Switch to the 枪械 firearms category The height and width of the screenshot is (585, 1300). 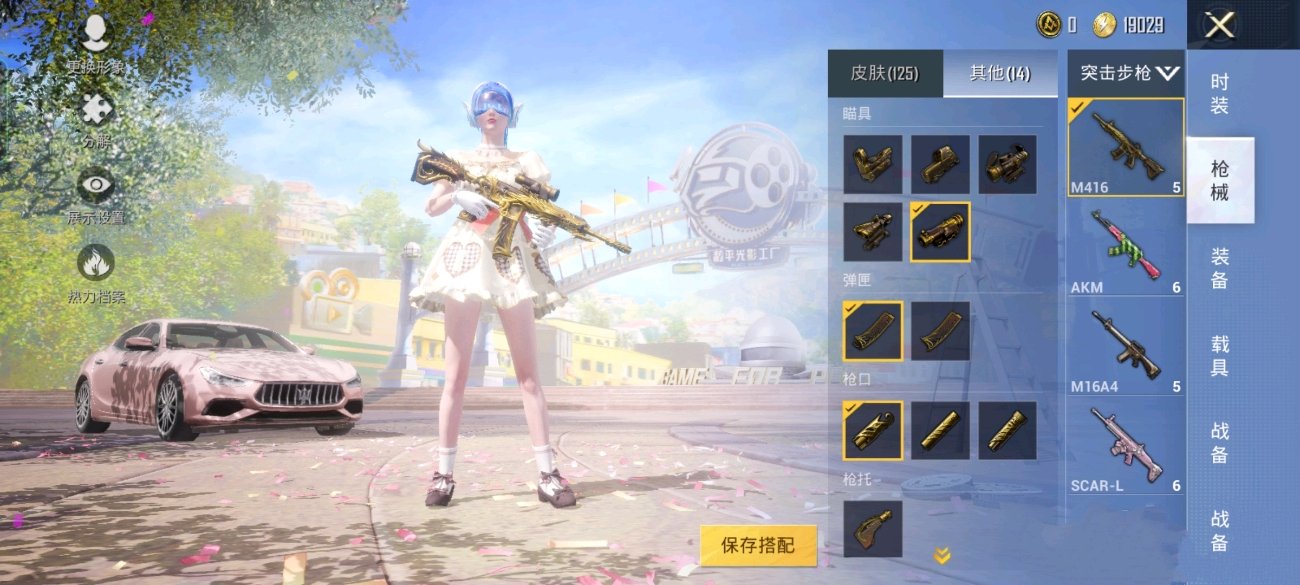(1220, 180)
